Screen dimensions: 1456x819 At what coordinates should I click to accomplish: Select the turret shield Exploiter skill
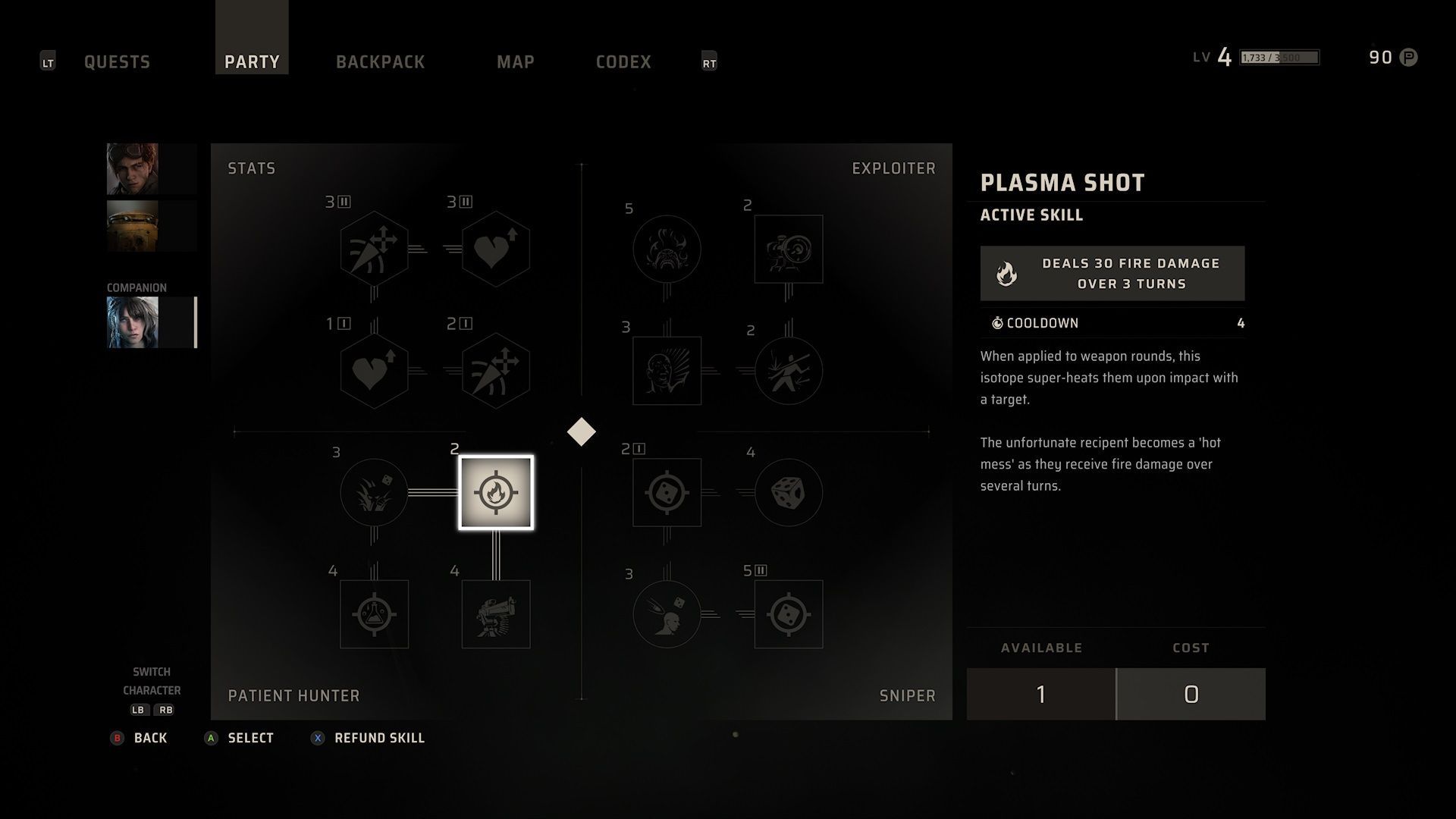click(789, 249)
